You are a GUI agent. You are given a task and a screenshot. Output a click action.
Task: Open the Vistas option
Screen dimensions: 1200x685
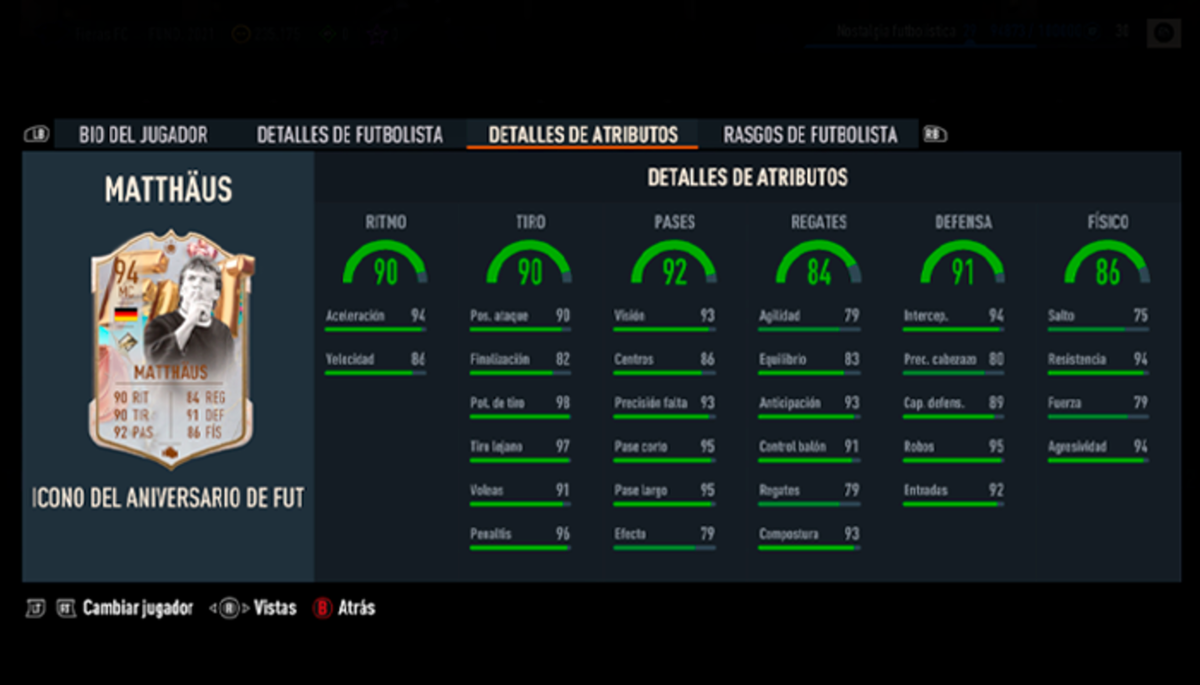coord(274,608)
